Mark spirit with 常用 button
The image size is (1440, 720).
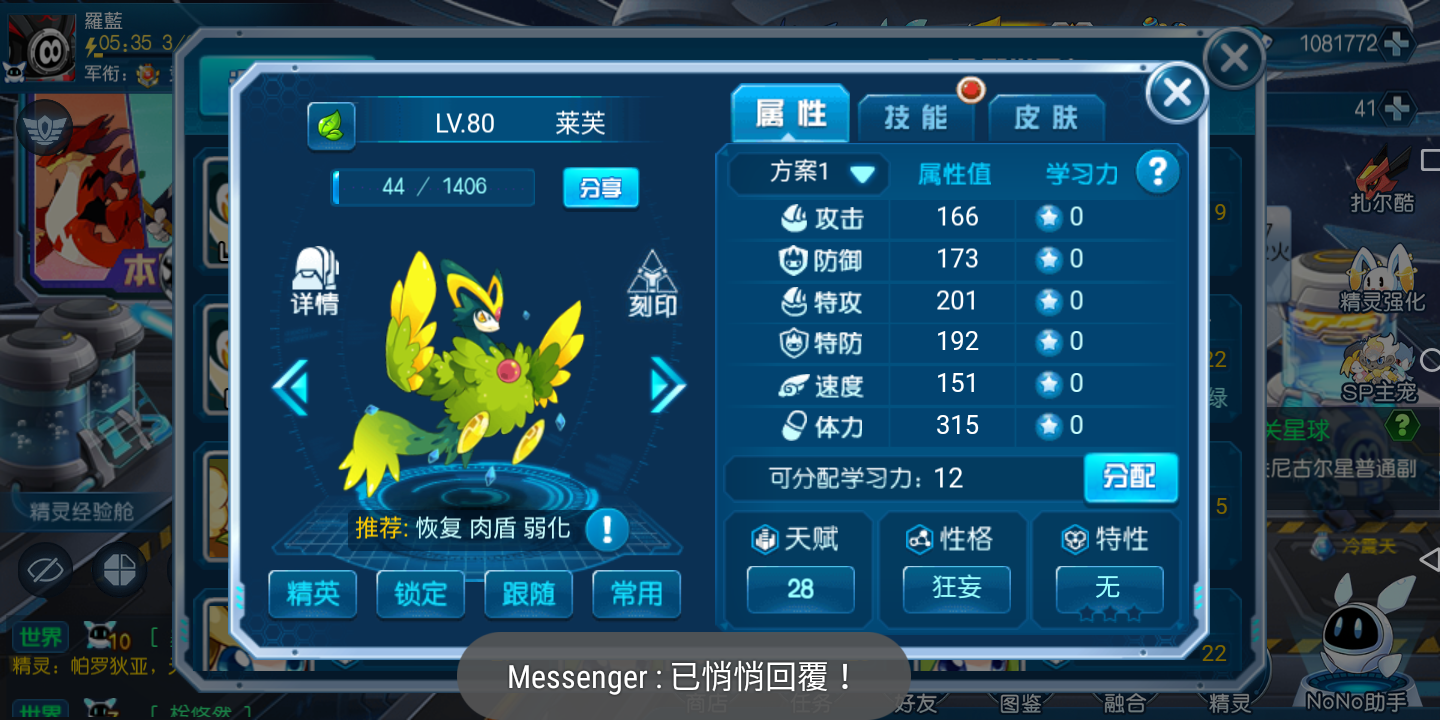[x=636, y=594]
